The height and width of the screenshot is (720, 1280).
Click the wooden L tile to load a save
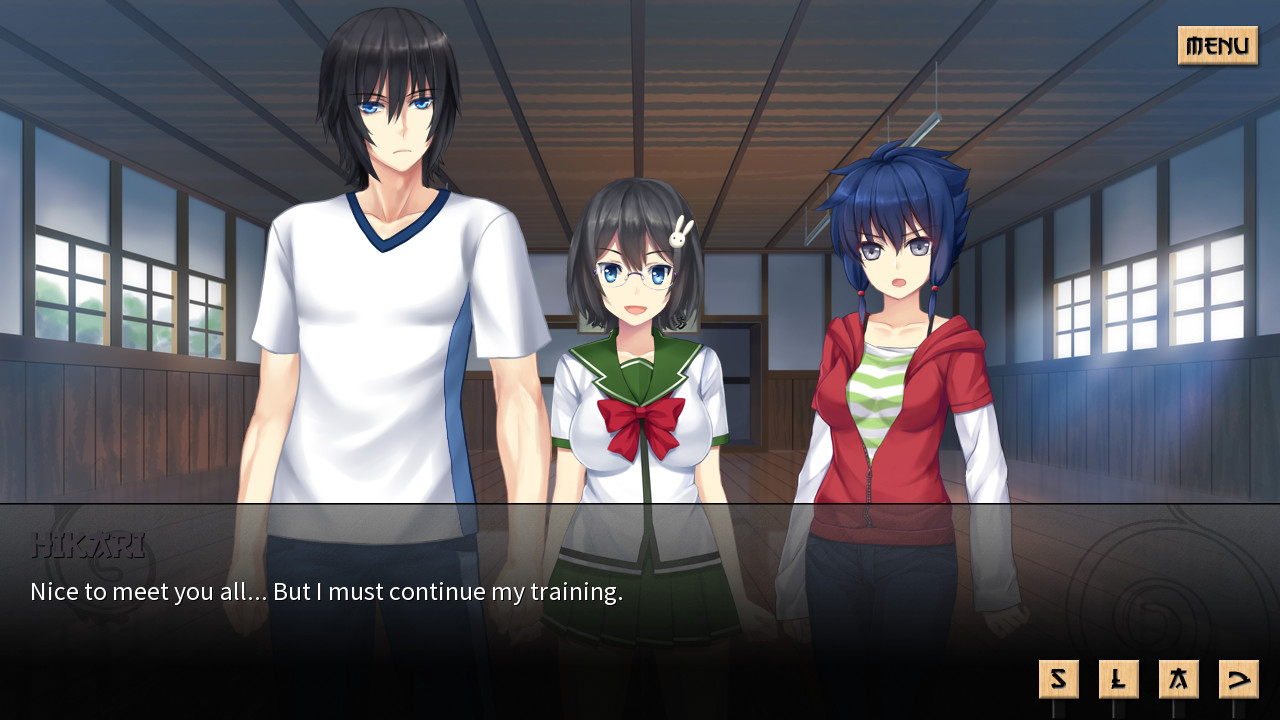1118,678
